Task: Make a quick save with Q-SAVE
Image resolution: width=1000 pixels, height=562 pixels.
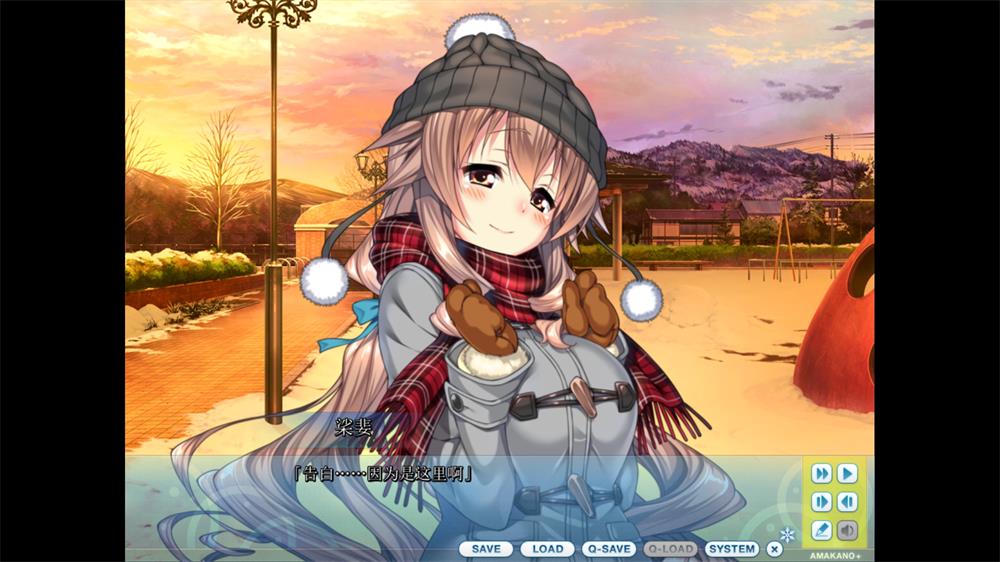Action: [608, 549]
